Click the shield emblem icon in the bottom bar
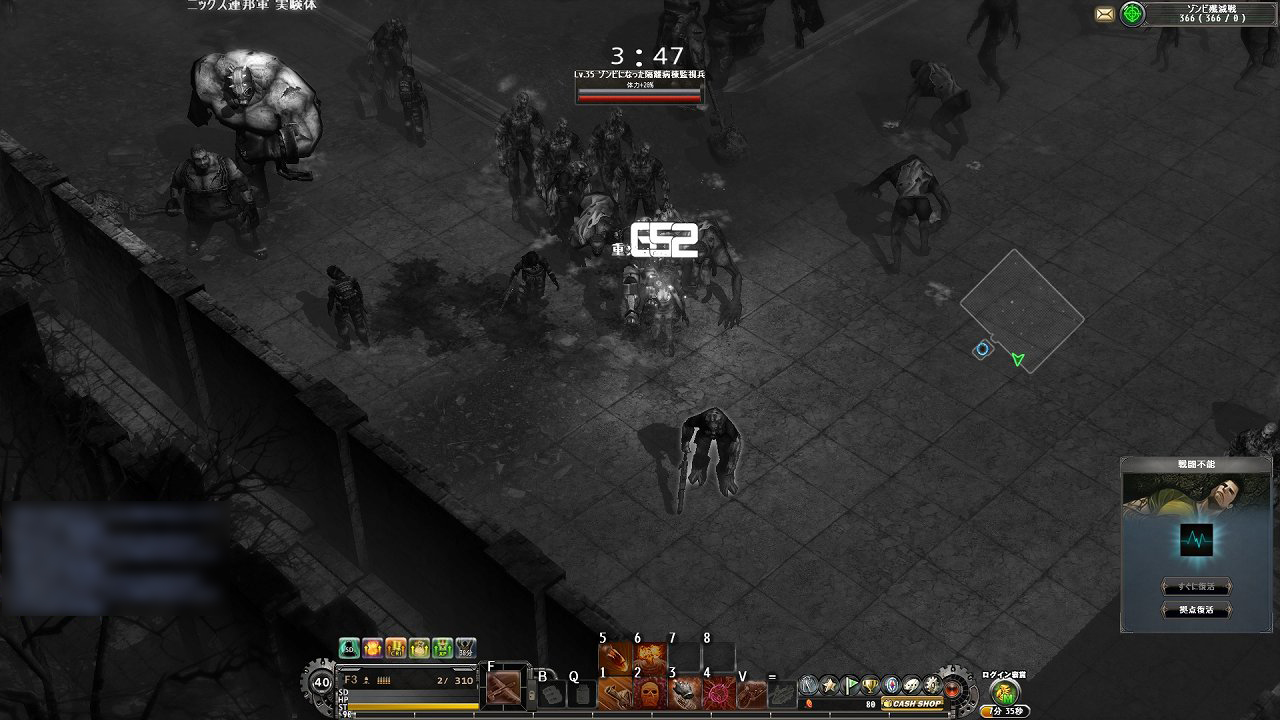This screenshot has width=1280, height=720. (x=891, y=686)
